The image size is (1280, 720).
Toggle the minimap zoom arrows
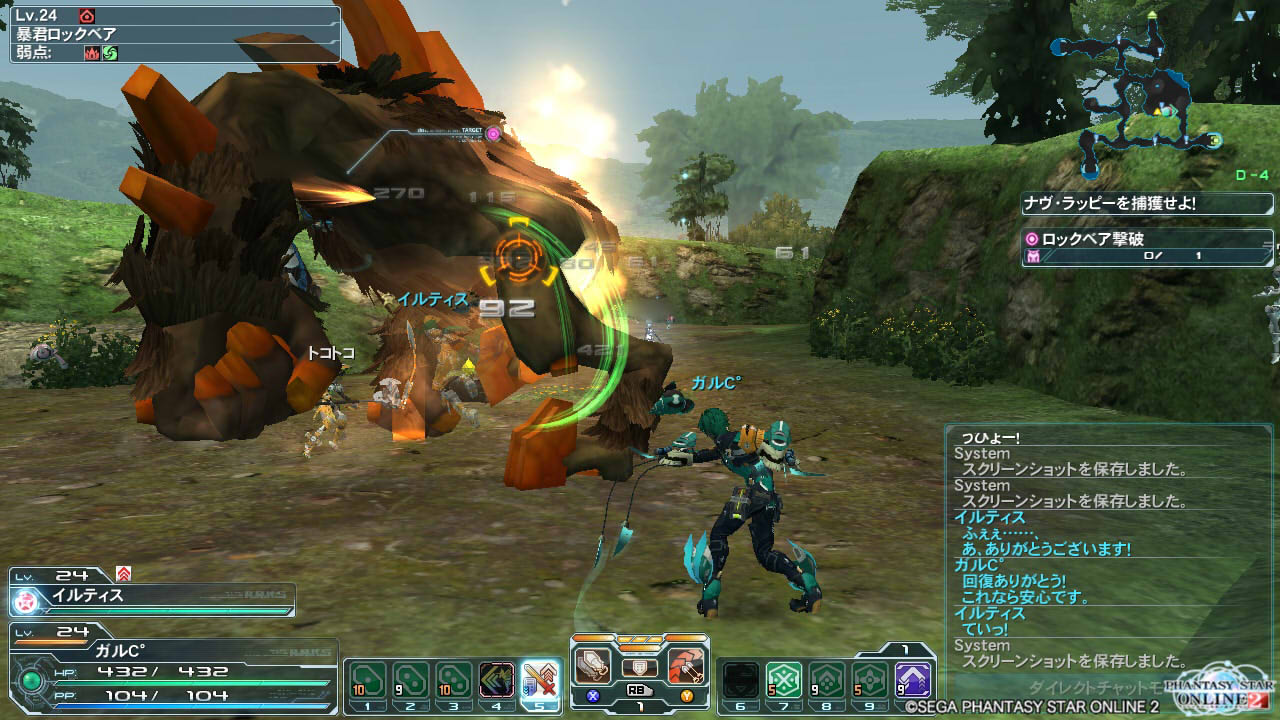tap(1244, 17)
